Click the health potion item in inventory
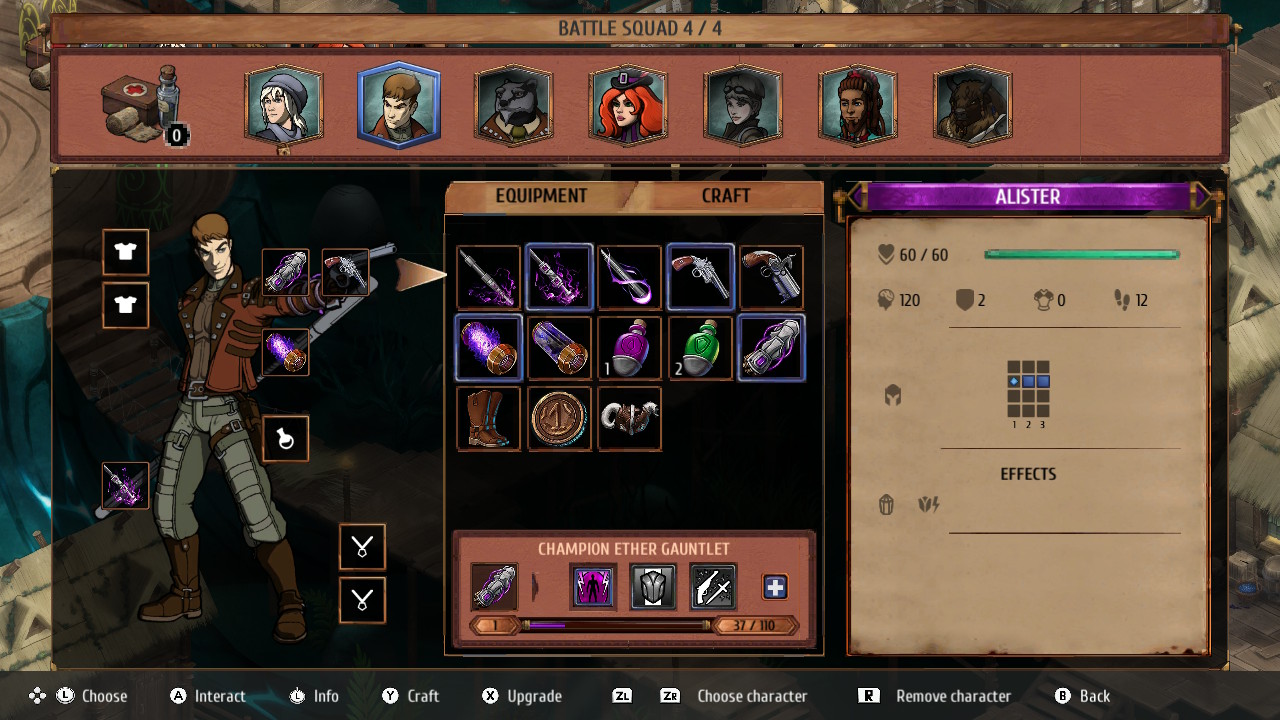Screen dimensions: 1280x720 [x=629, y=348]
